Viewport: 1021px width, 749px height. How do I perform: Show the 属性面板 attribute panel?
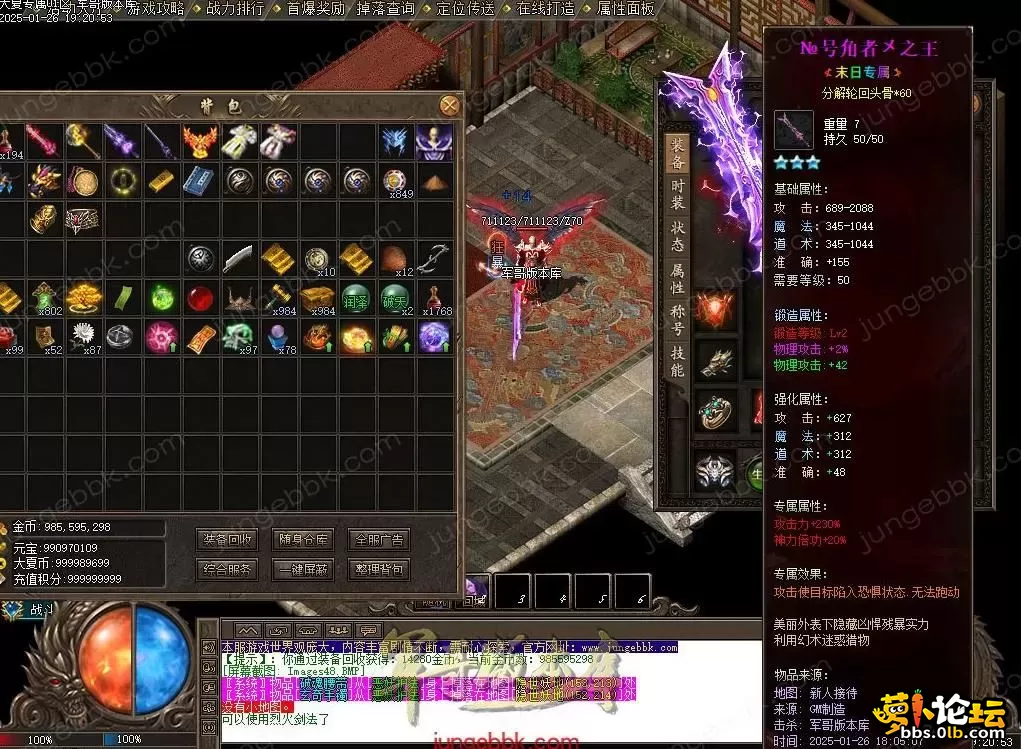(x=625, y=9)
